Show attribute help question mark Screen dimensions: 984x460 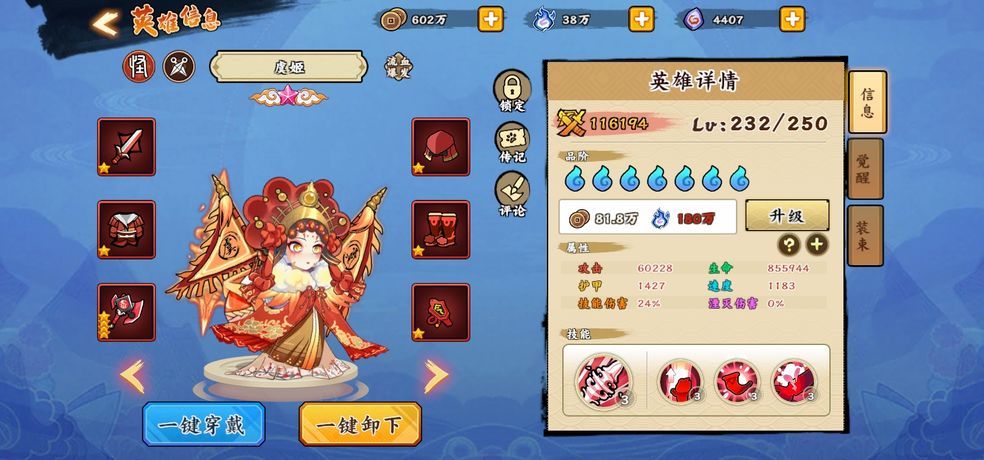[x=790, y=245]
